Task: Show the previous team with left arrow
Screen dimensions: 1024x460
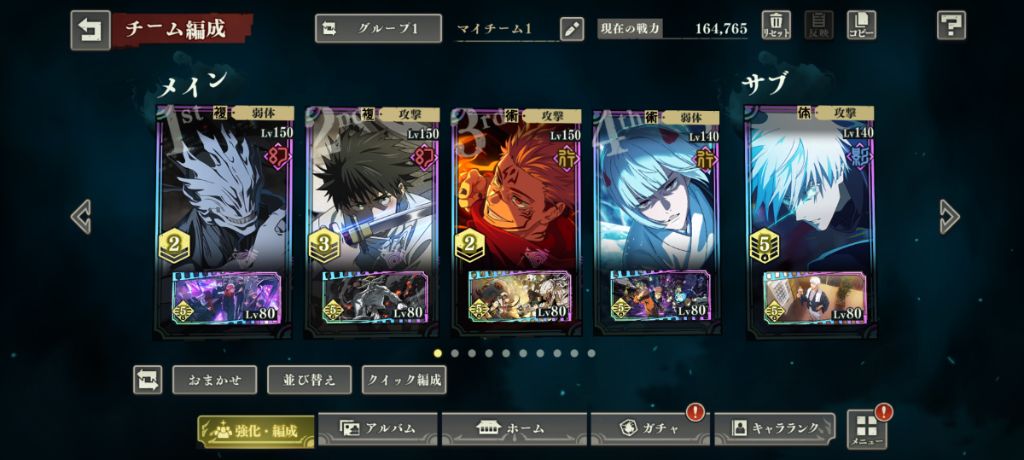Action: (x=81, y=216)
